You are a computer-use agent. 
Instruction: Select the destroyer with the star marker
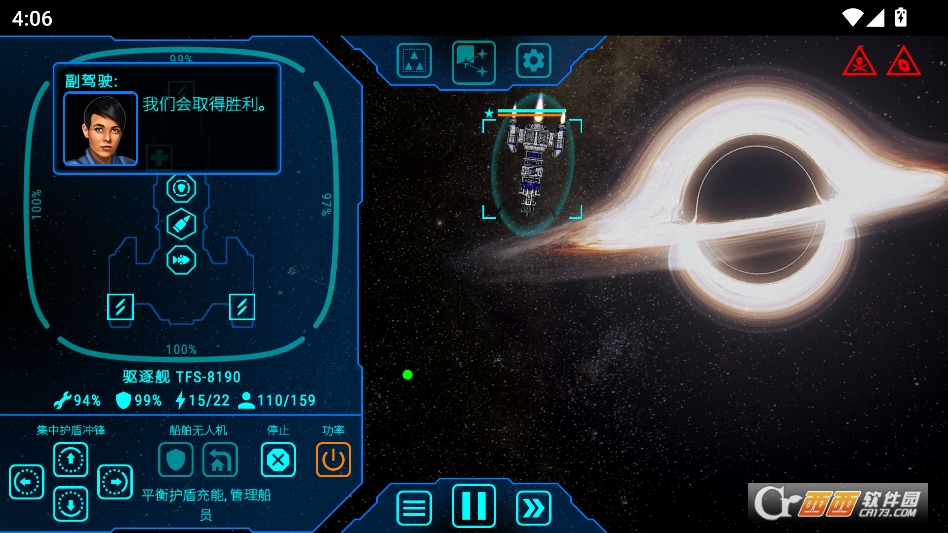pyautogui.click(x=532, y=165)
